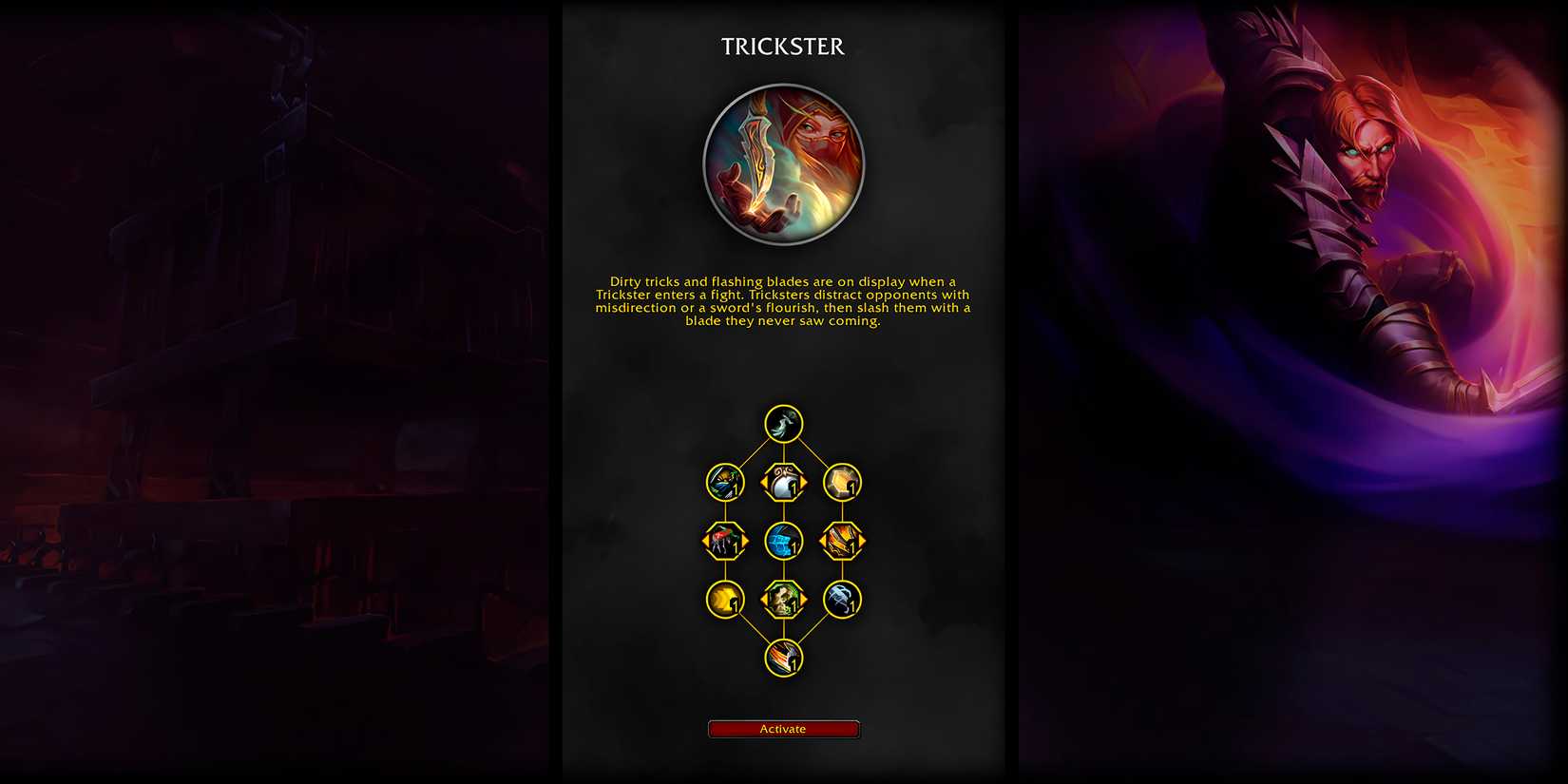Select the golden crescent talent on the bottom-left row
The width and height of the screenshot is (1568, 784).
coord(725,598)
